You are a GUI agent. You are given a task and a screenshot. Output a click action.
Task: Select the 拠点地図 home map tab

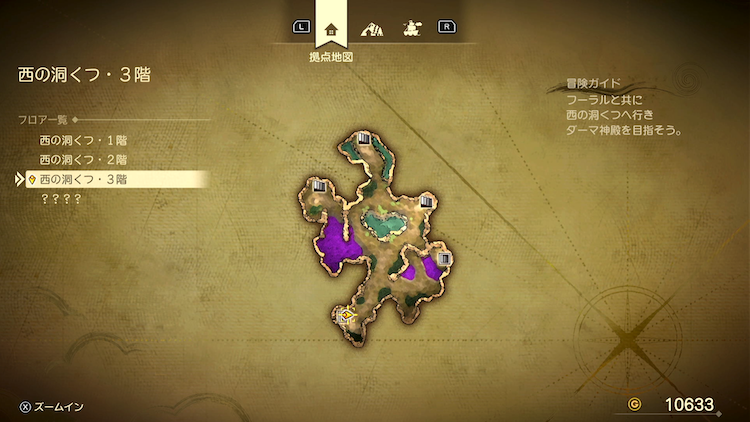(331, 28)
